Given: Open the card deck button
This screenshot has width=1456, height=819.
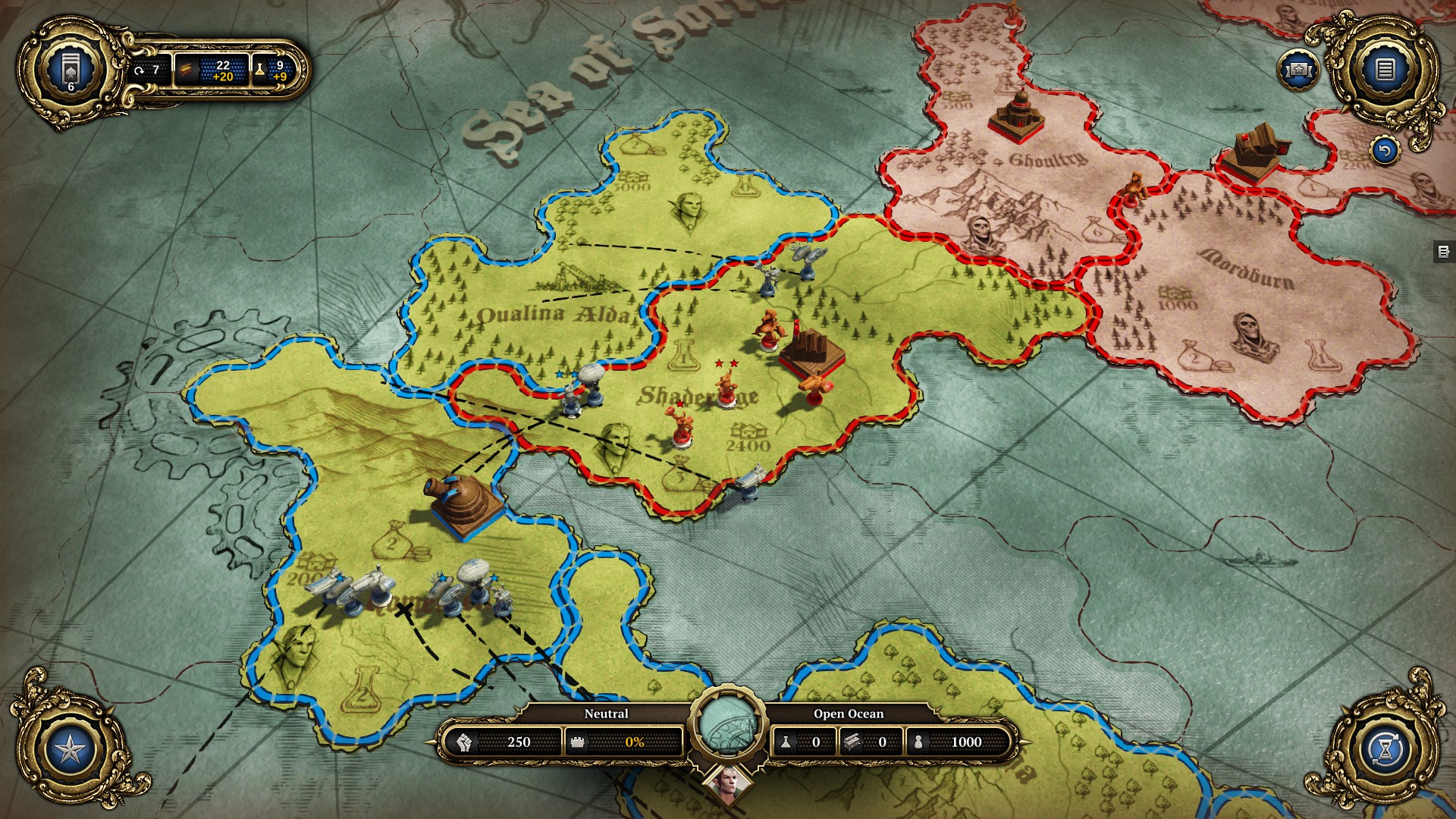Looking at the screenshot, I should (x=71, y=71).
